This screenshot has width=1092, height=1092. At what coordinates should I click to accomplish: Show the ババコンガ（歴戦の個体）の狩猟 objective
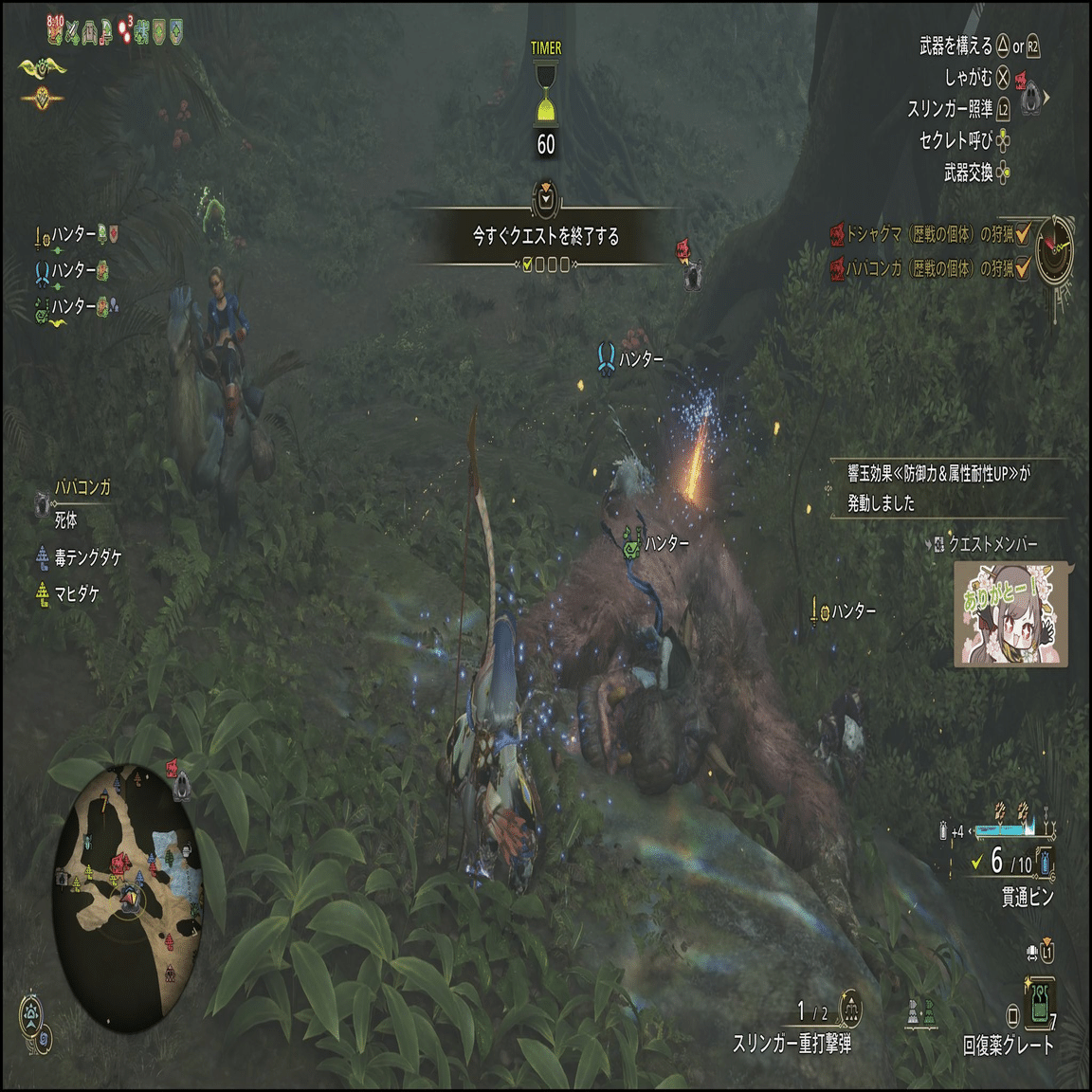tap(929, 269)
